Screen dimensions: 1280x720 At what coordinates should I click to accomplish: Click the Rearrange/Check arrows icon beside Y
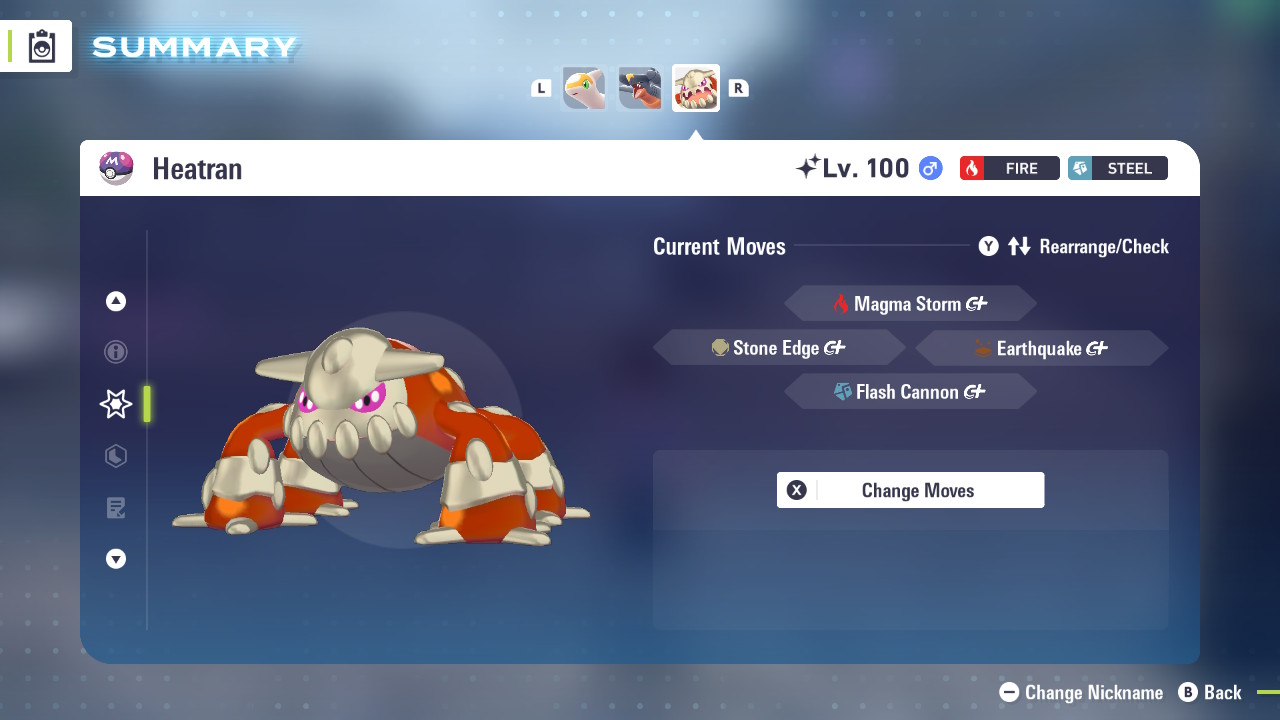1019,246
